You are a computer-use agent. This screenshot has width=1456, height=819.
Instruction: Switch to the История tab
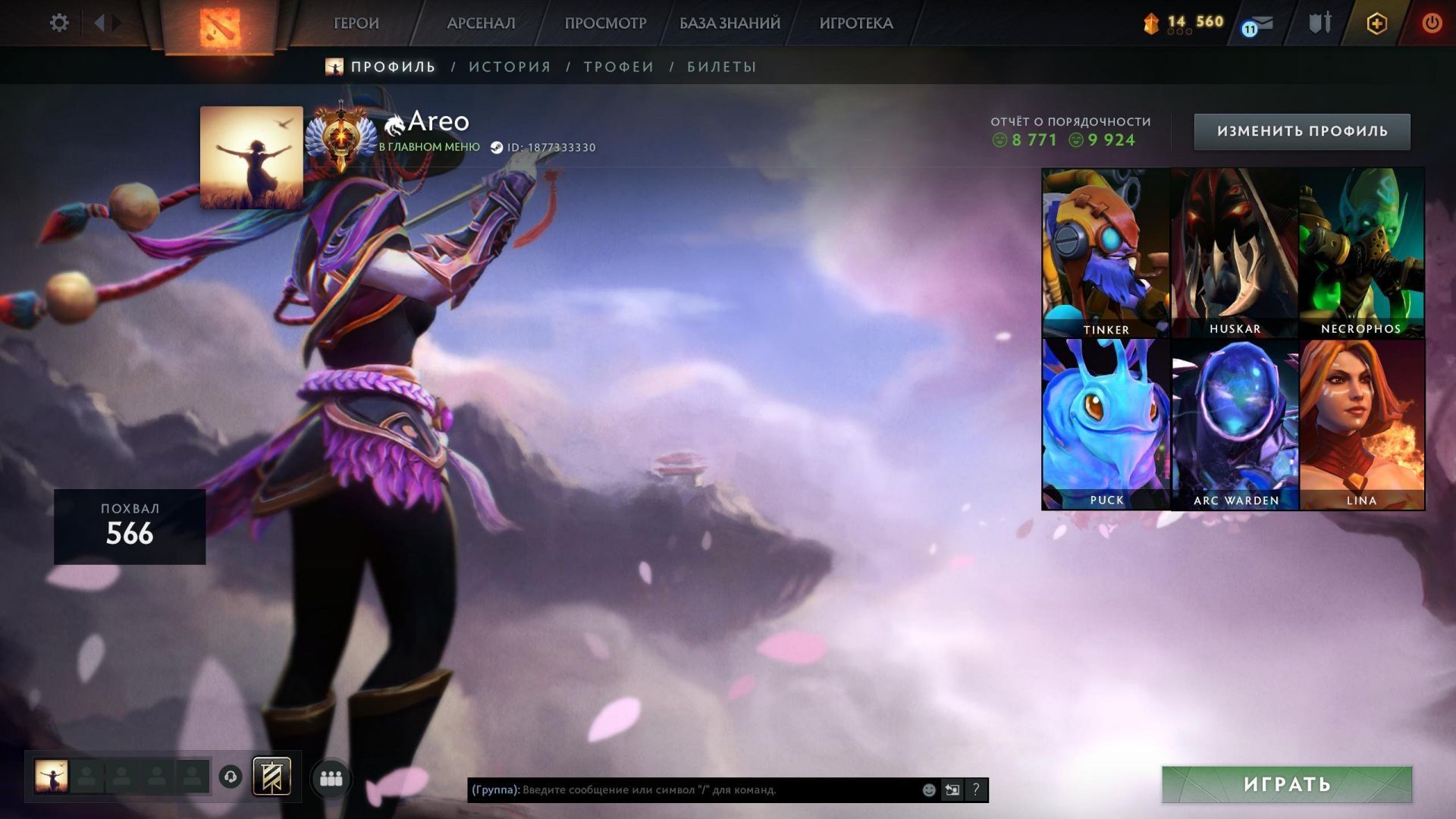pos(510,67)
